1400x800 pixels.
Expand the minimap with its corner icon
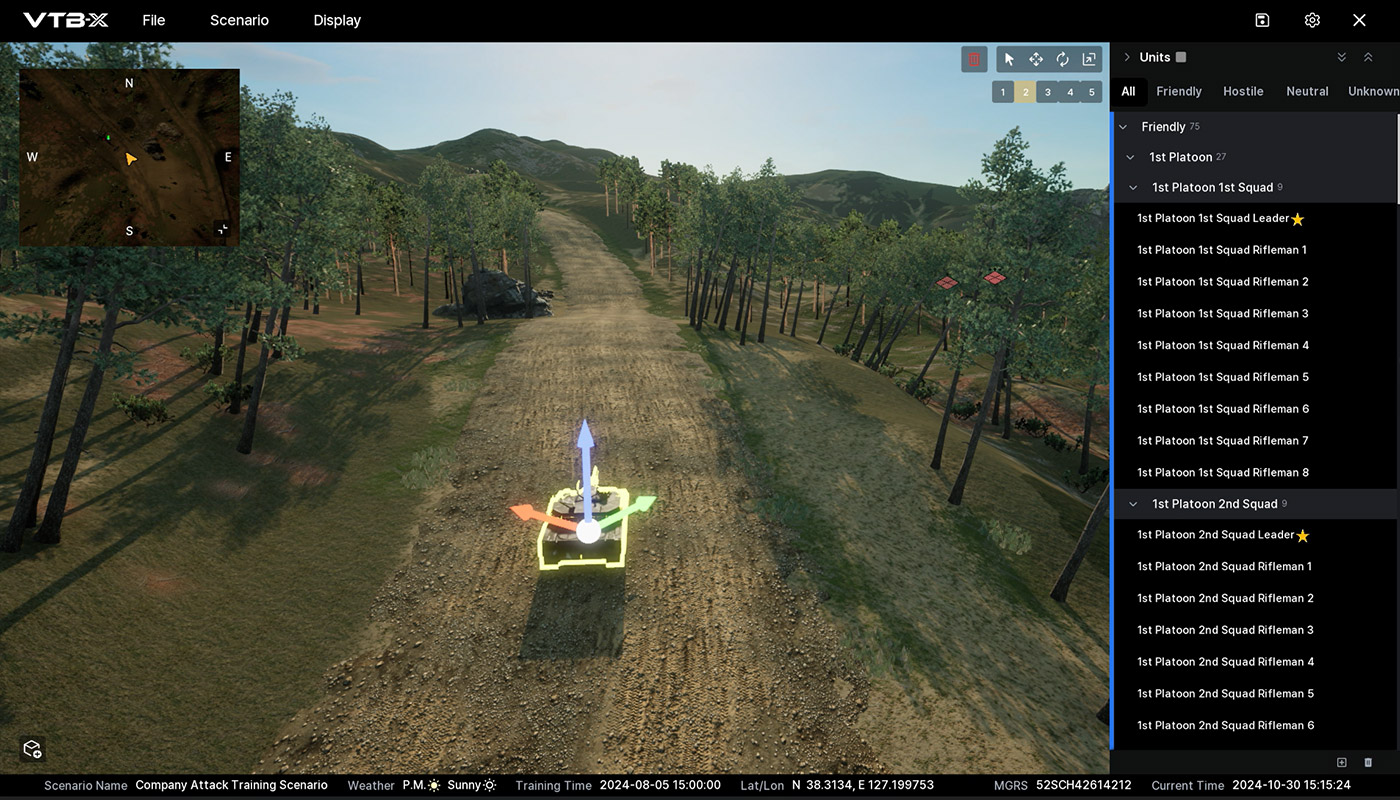(222, 229)
